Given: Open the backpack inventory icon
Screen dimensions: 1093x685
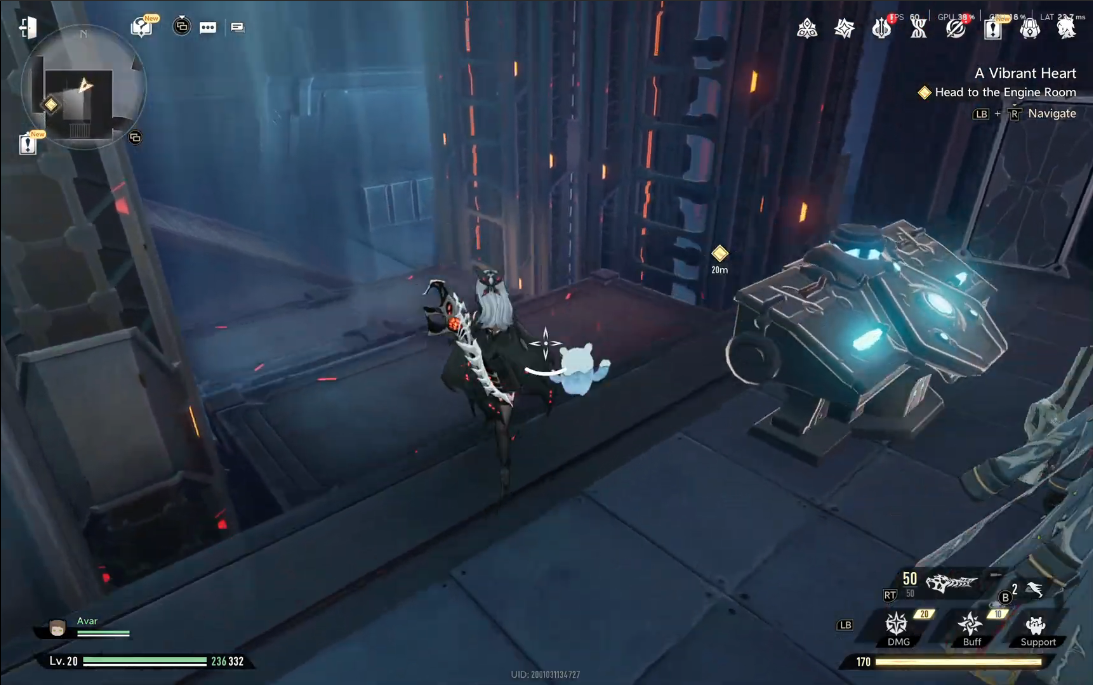Looking at the screenshot, I should (x=1029, y=29).
